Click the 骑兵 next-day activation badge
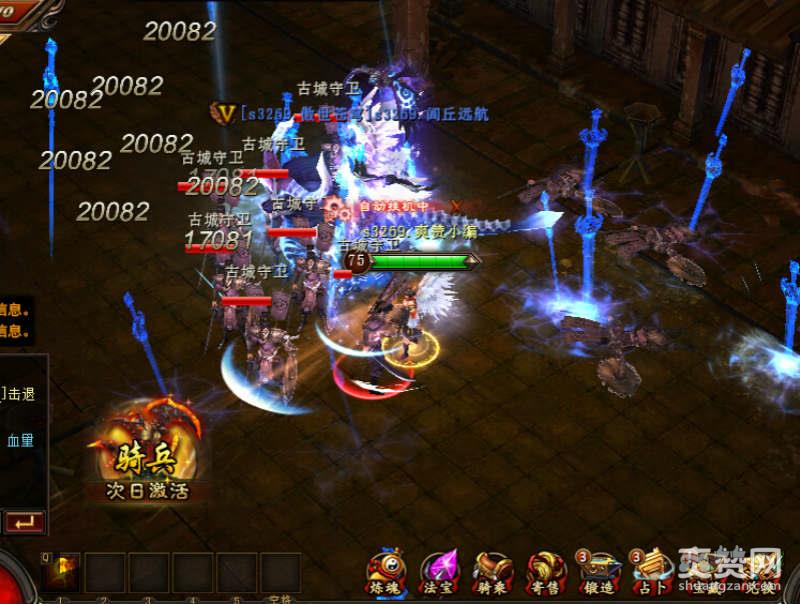The width and height of the screenshot is (800, 604). pos(148,453)
